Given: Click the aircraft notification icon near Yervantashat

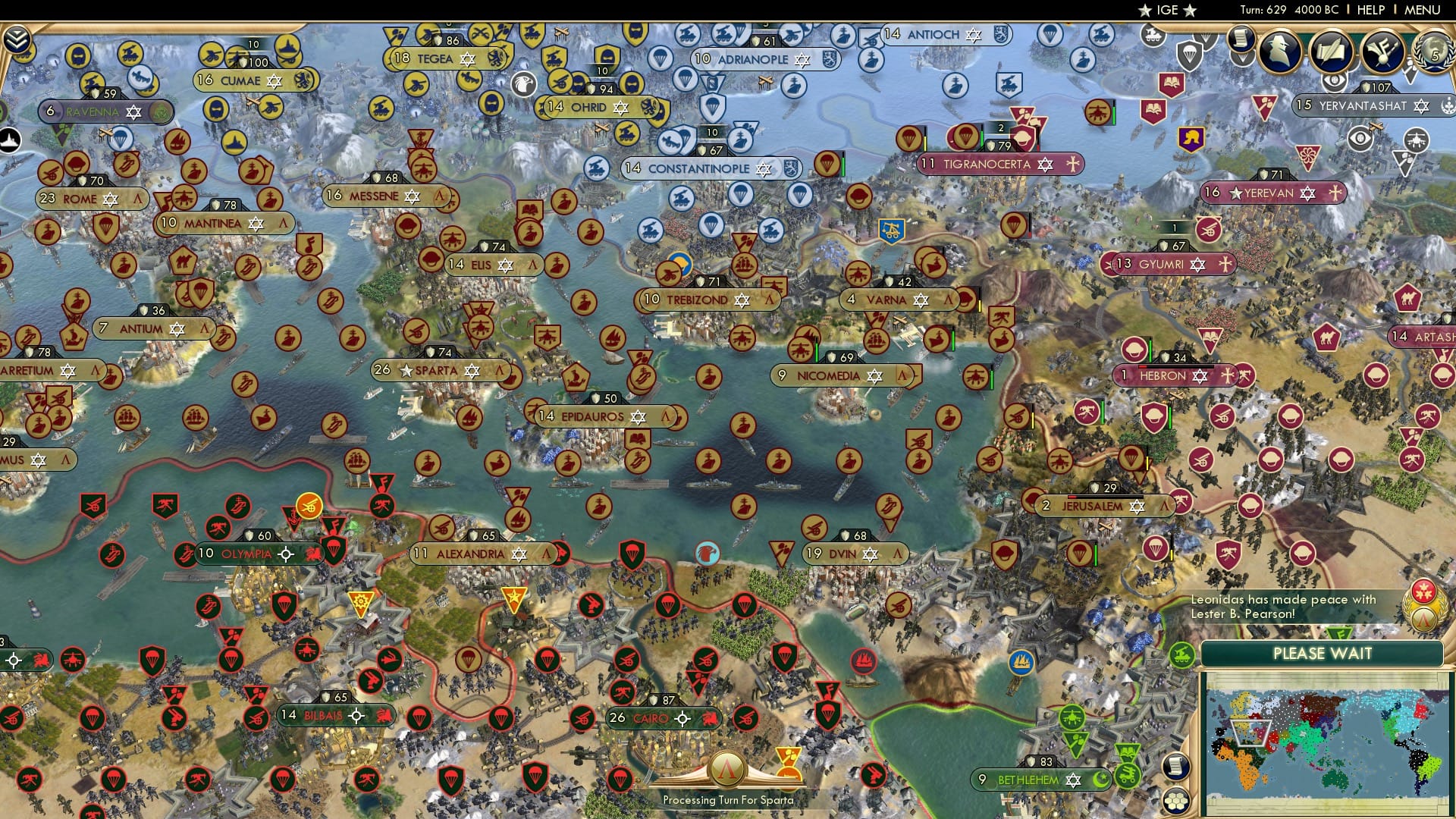Looking at the screenshot, I should click(1416, 140).
